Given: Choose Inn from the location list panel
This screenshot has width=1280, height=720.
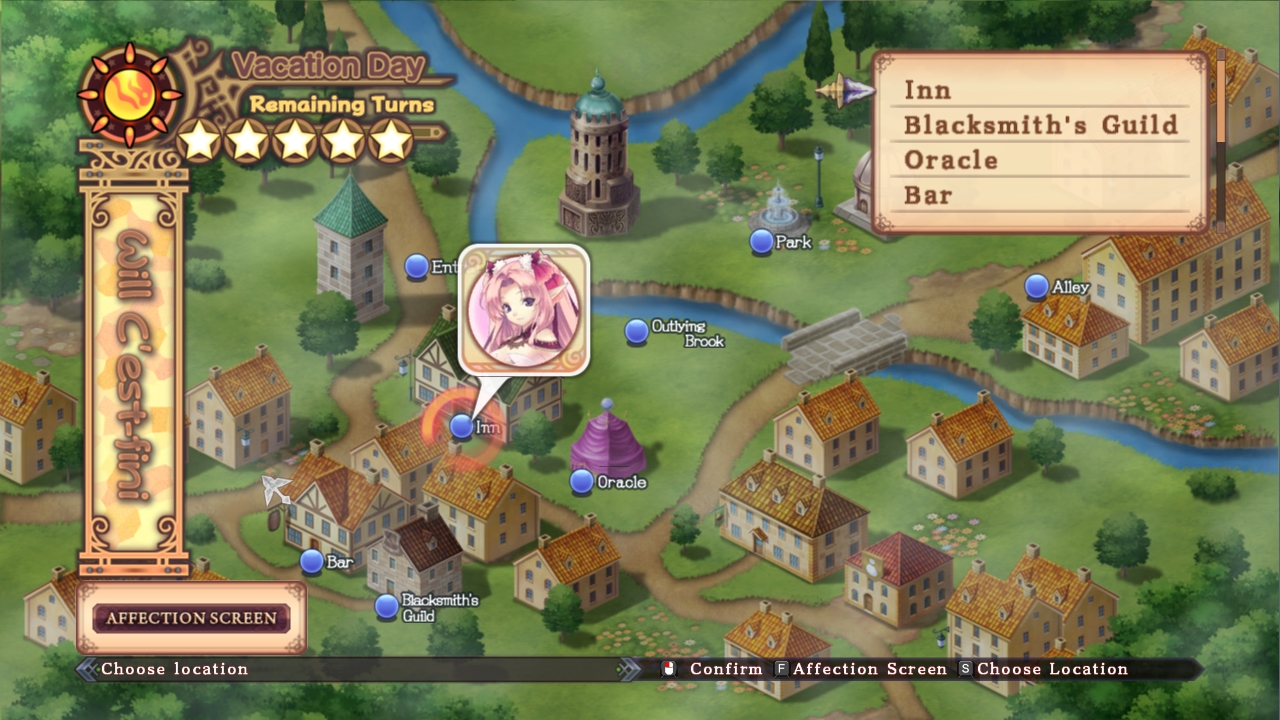Looking at the screenshot, I should point(930,90).
